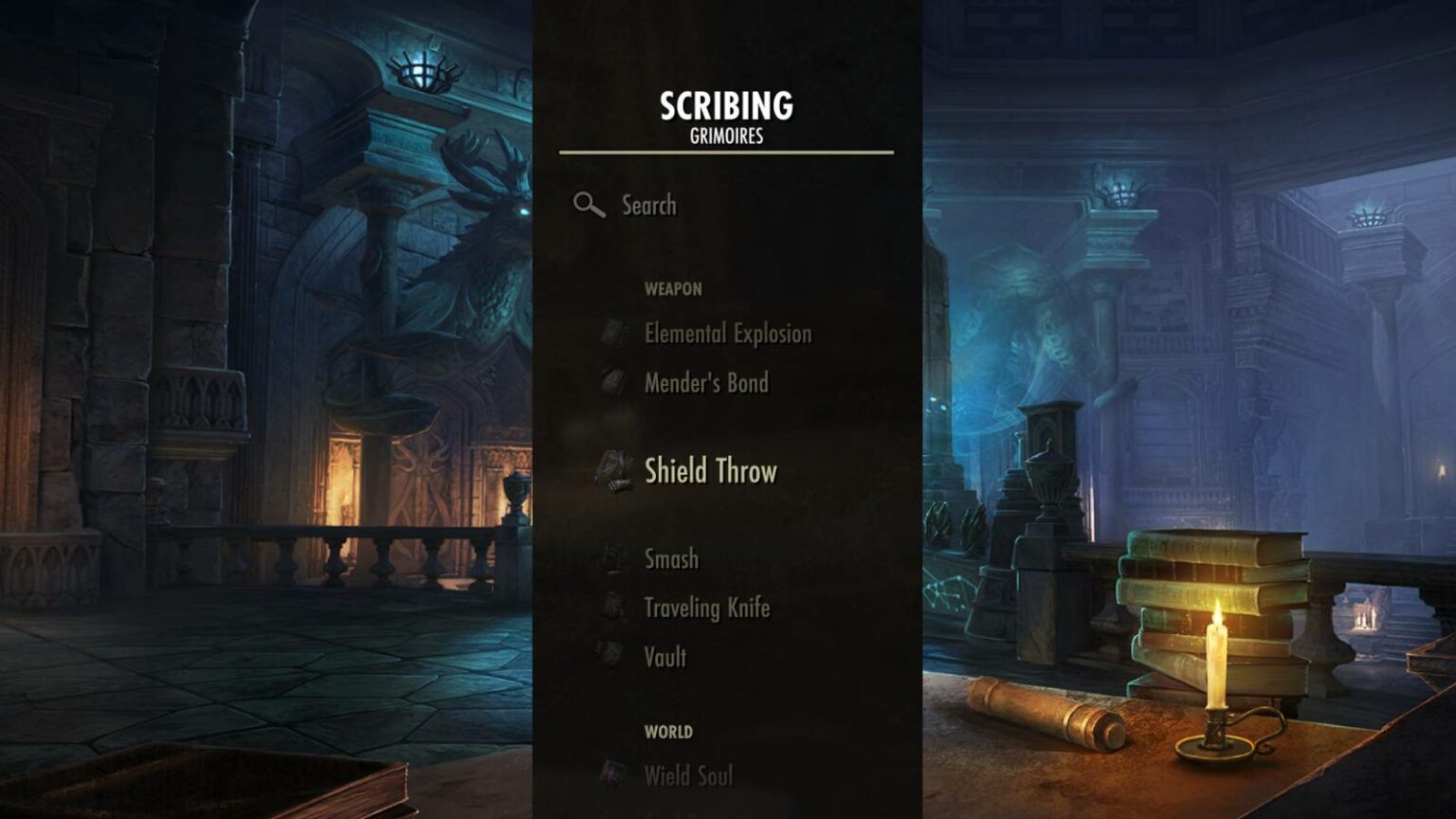
Task: Select the Shield Throw grimoire entry
Action: click(x=711, y=471)
